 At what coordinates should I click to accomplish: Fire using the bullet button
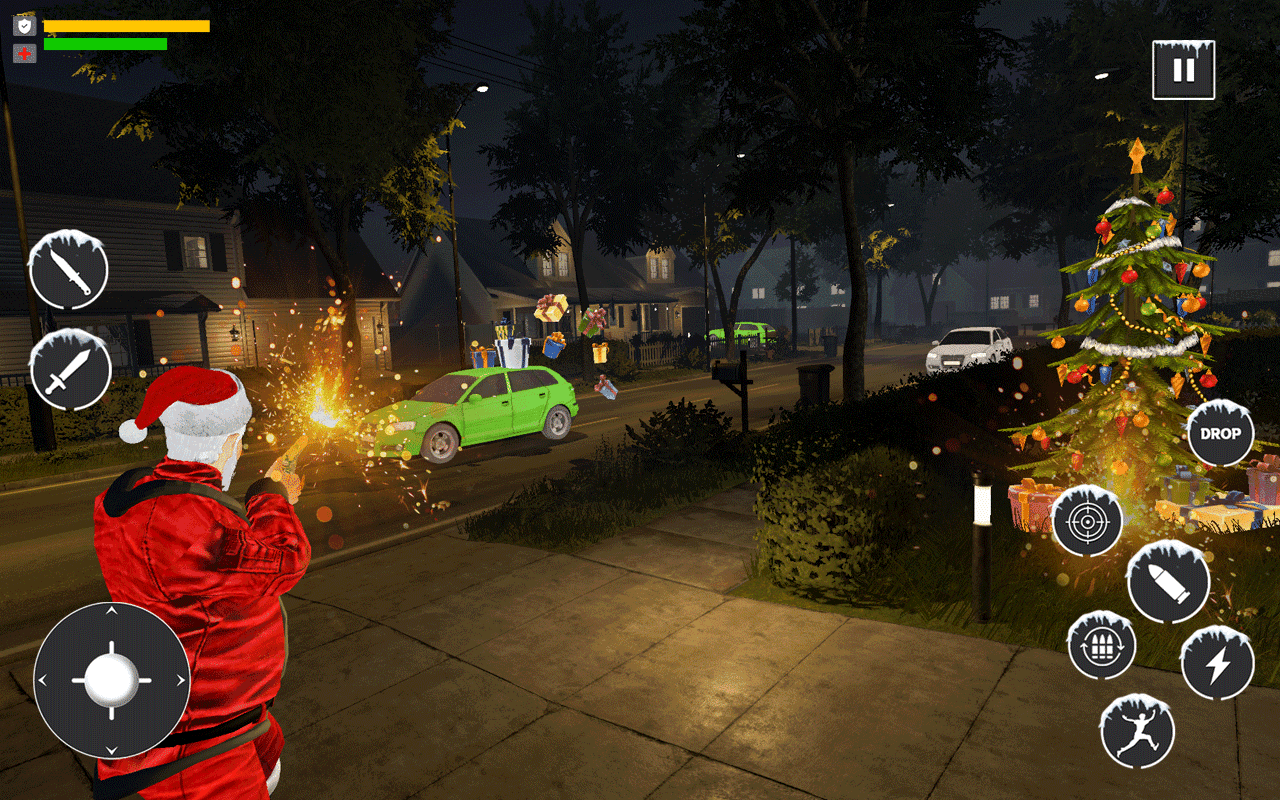[x=1167, y=582]
